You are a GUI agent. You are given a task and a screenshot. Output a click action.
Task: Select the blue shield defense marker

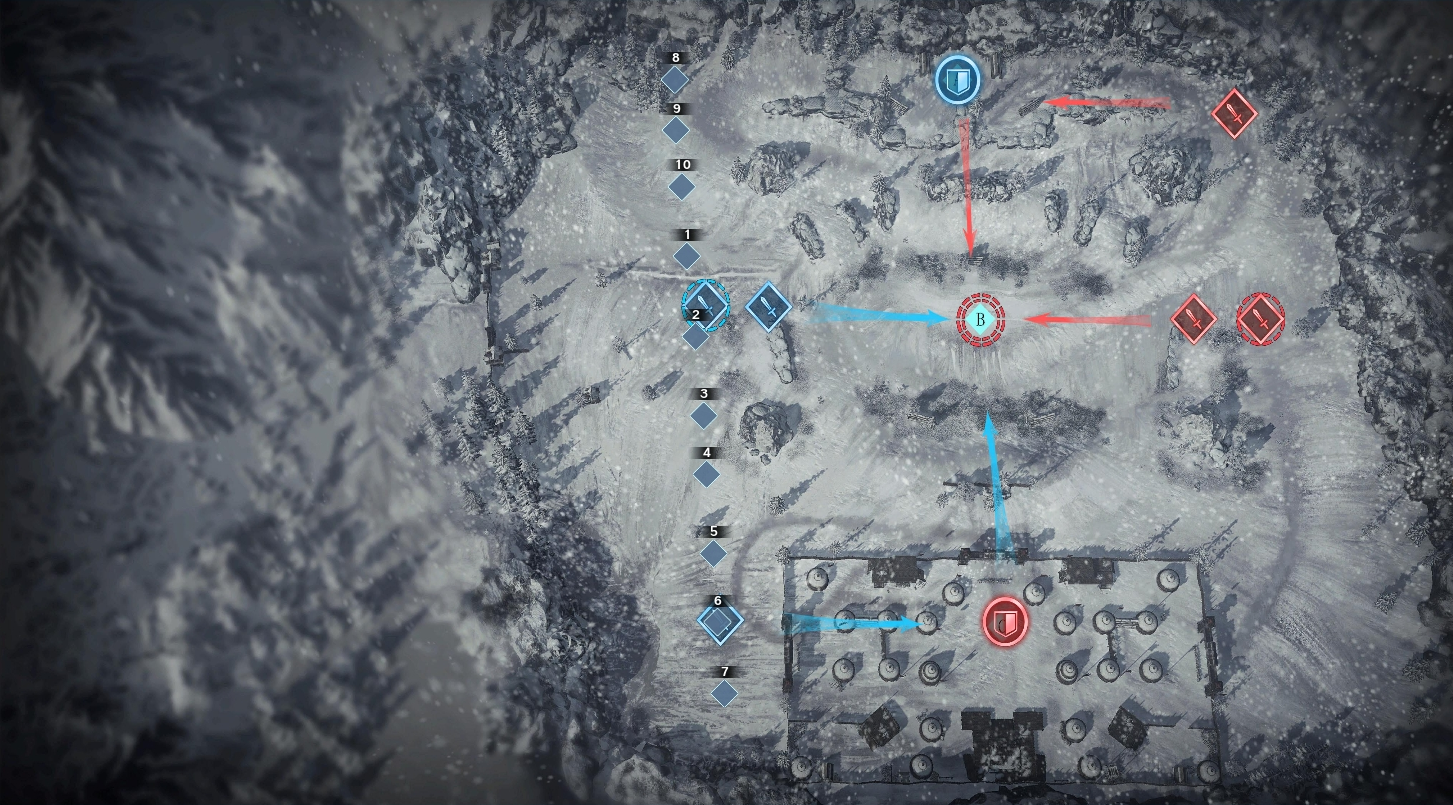[957, 80]
